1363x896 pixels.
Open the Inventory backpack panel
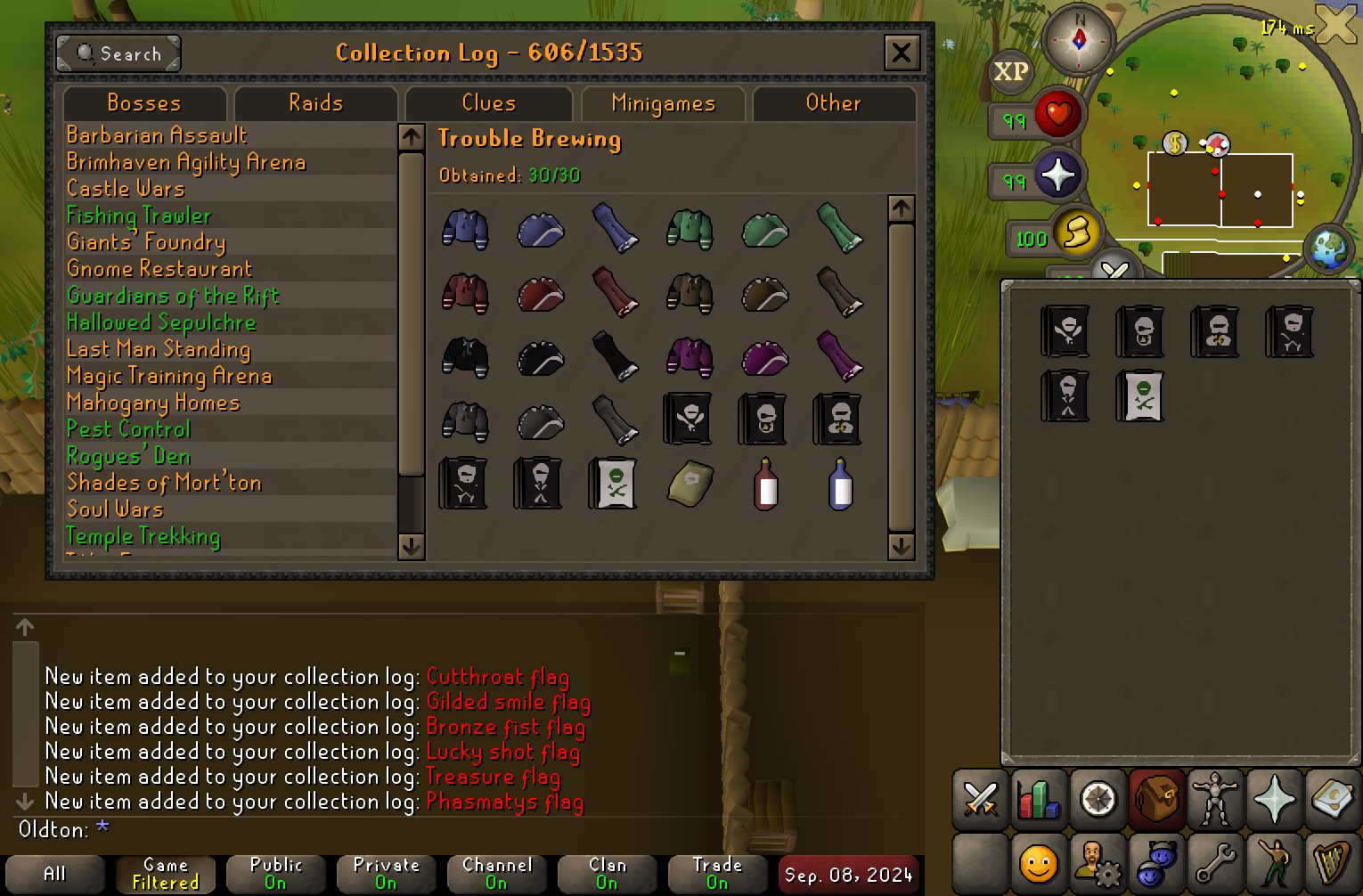1156,799
